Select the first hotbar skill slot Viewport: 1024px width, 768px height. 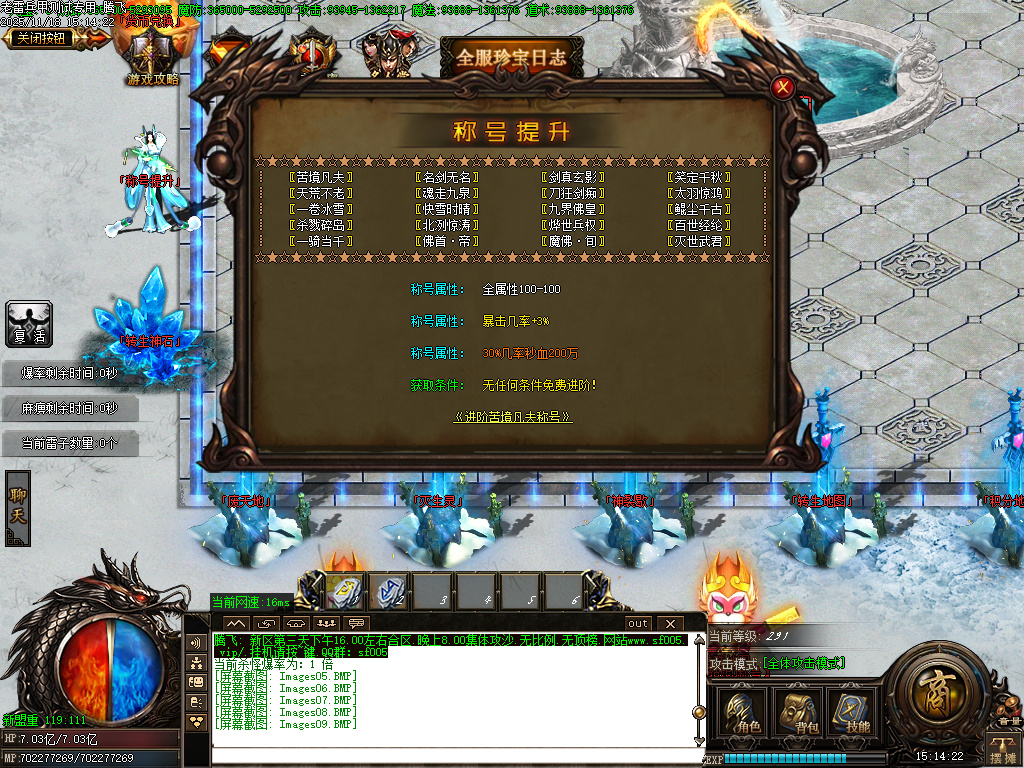pyautogui.click(x=346, y=592)
